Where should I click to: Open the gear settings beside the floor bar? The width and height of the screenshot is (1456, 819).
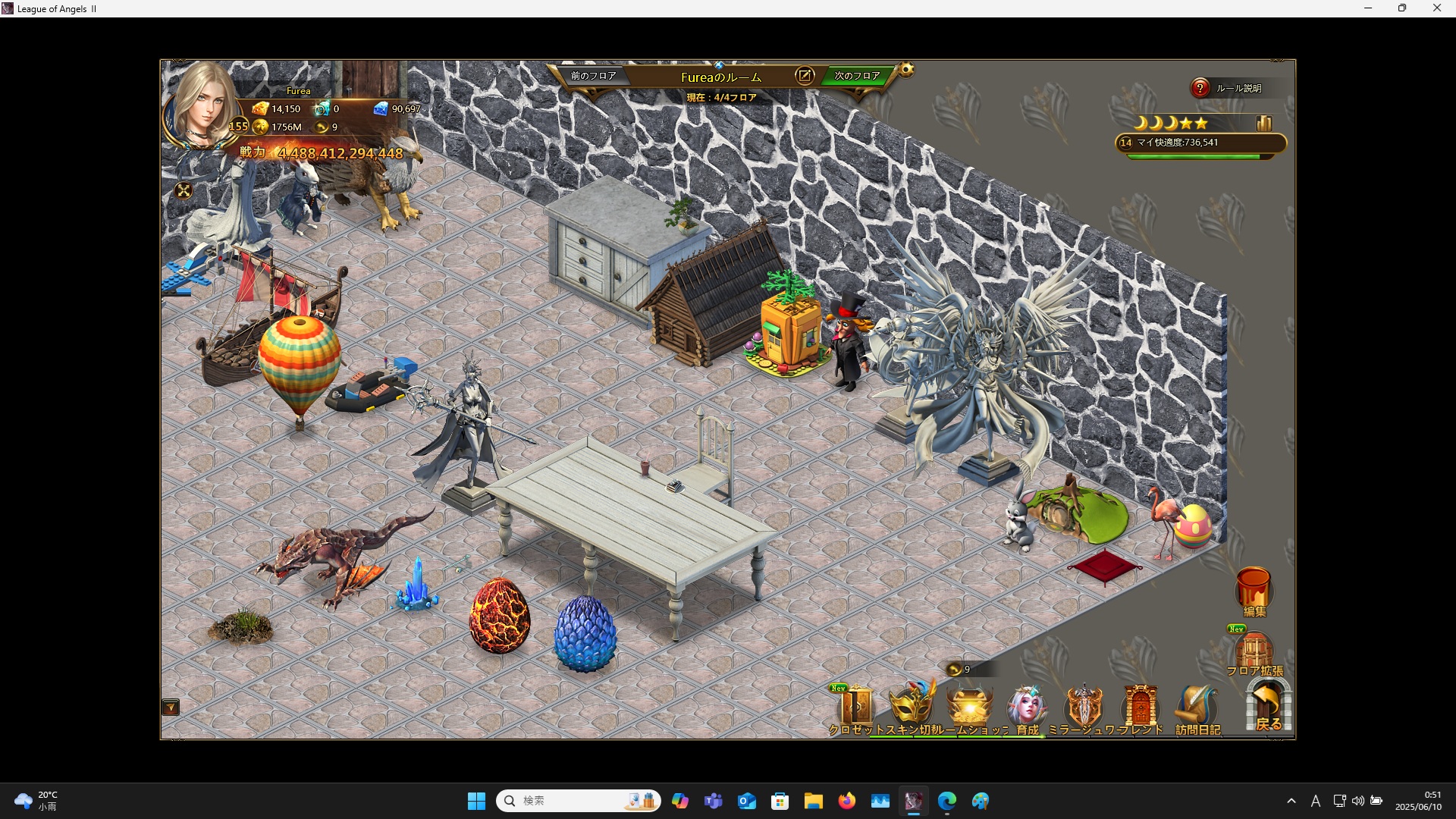pyautogui.click(x=906, y=71)
